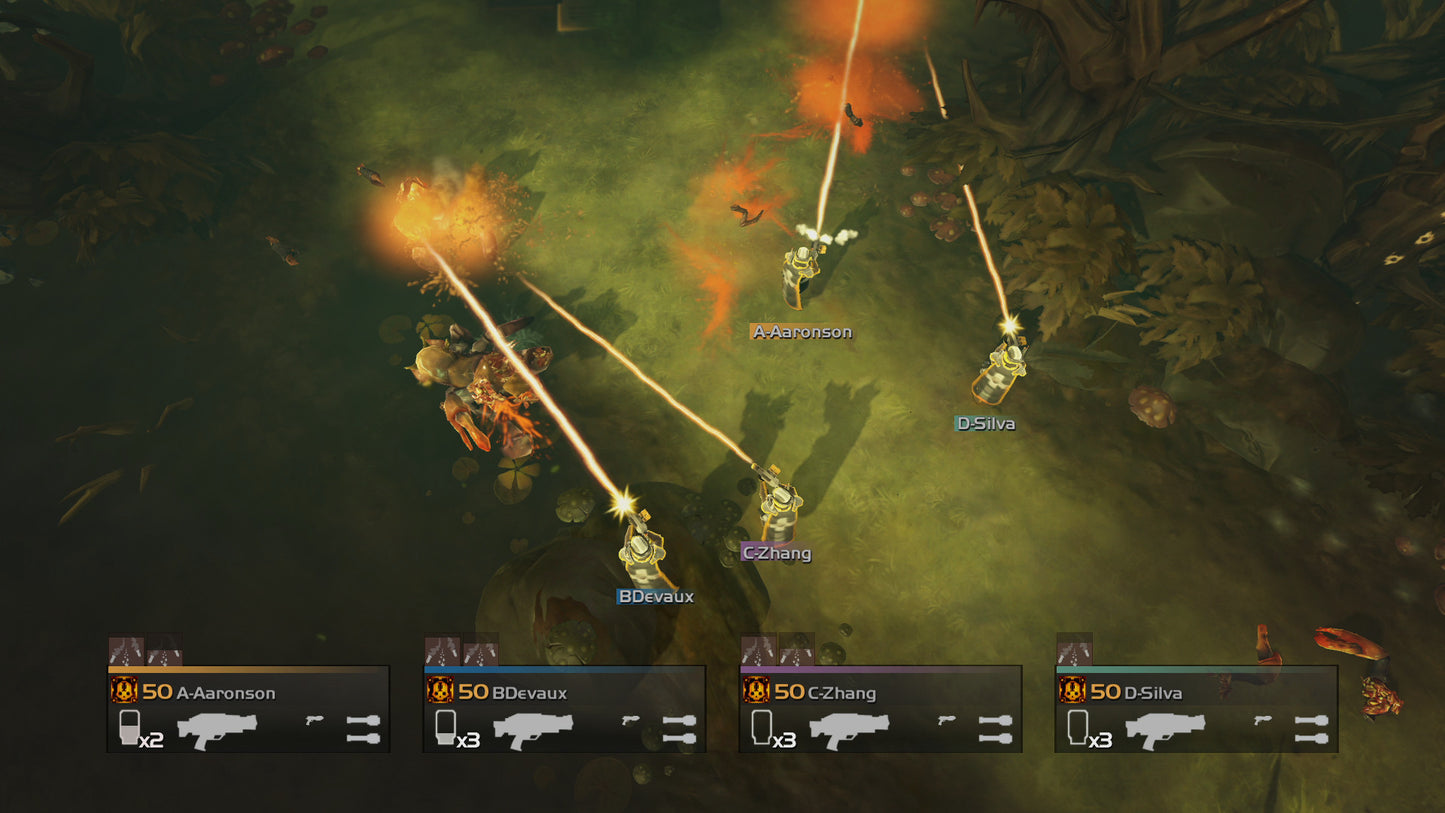Select the A-Aaronson nametag in the game world
The height and width of the screenshot is (813, 1445).
803,330
